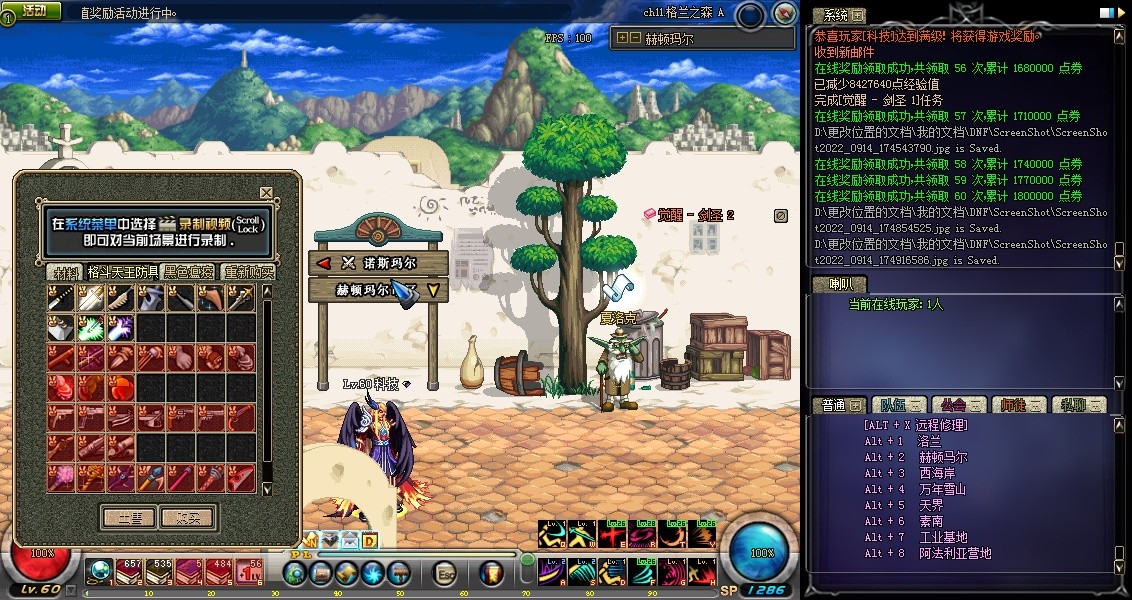Screen dimensions: 1132x600
Task: Open the 系统 system message tab
Action: (838, 16)
